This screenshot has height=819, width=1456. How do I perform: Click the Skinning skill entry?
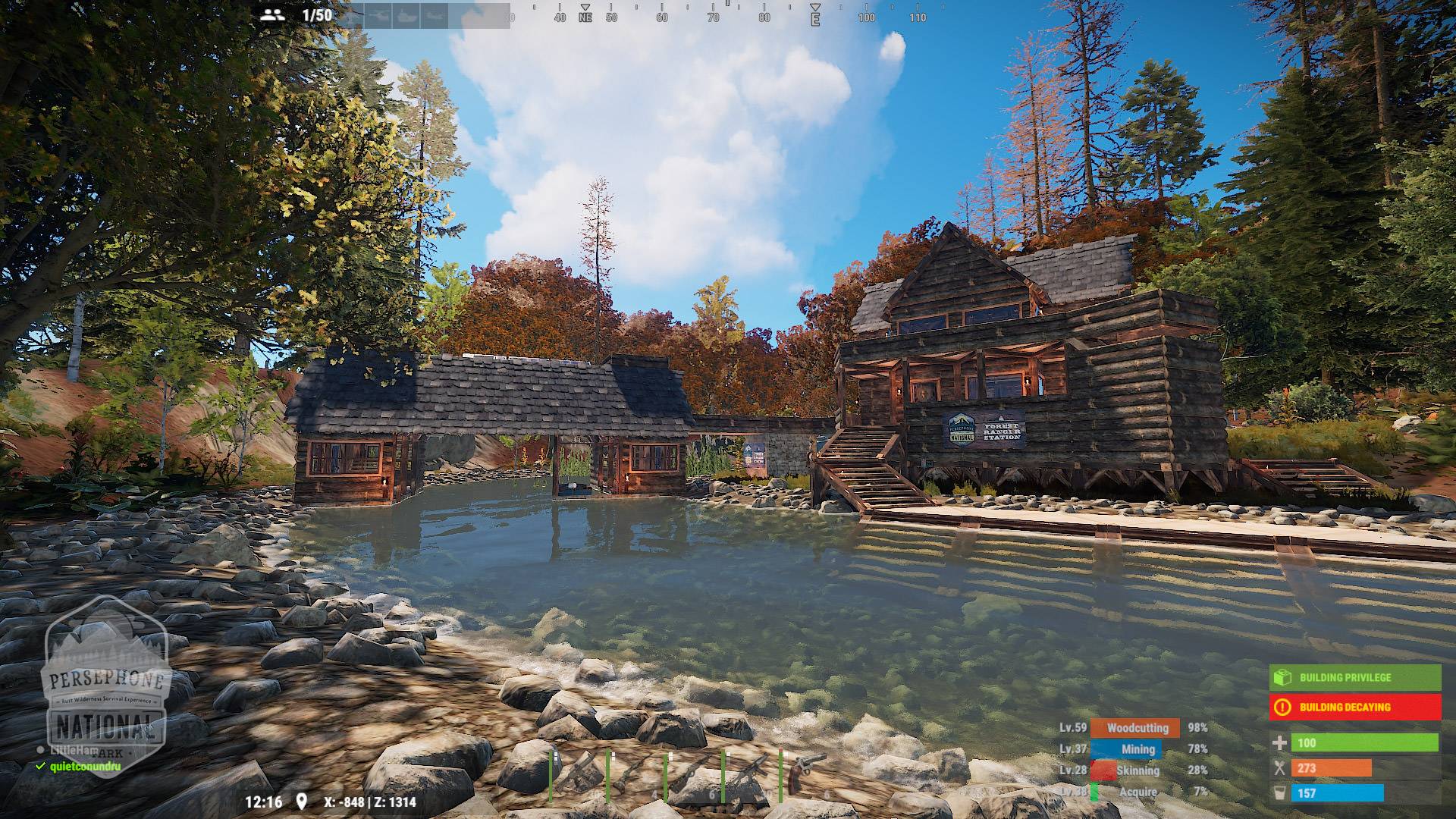click(1135, 770)
